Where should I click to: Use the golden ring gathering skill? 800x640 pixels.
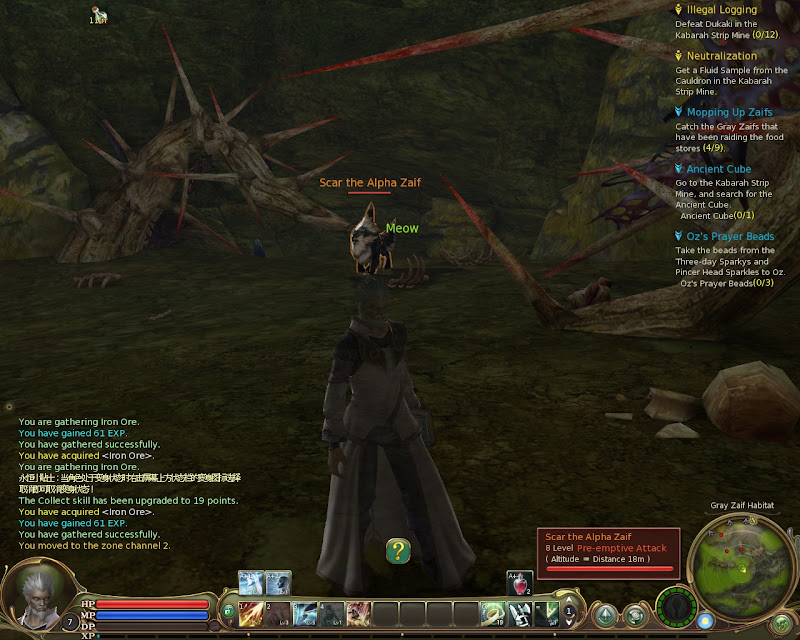[492, 613]
